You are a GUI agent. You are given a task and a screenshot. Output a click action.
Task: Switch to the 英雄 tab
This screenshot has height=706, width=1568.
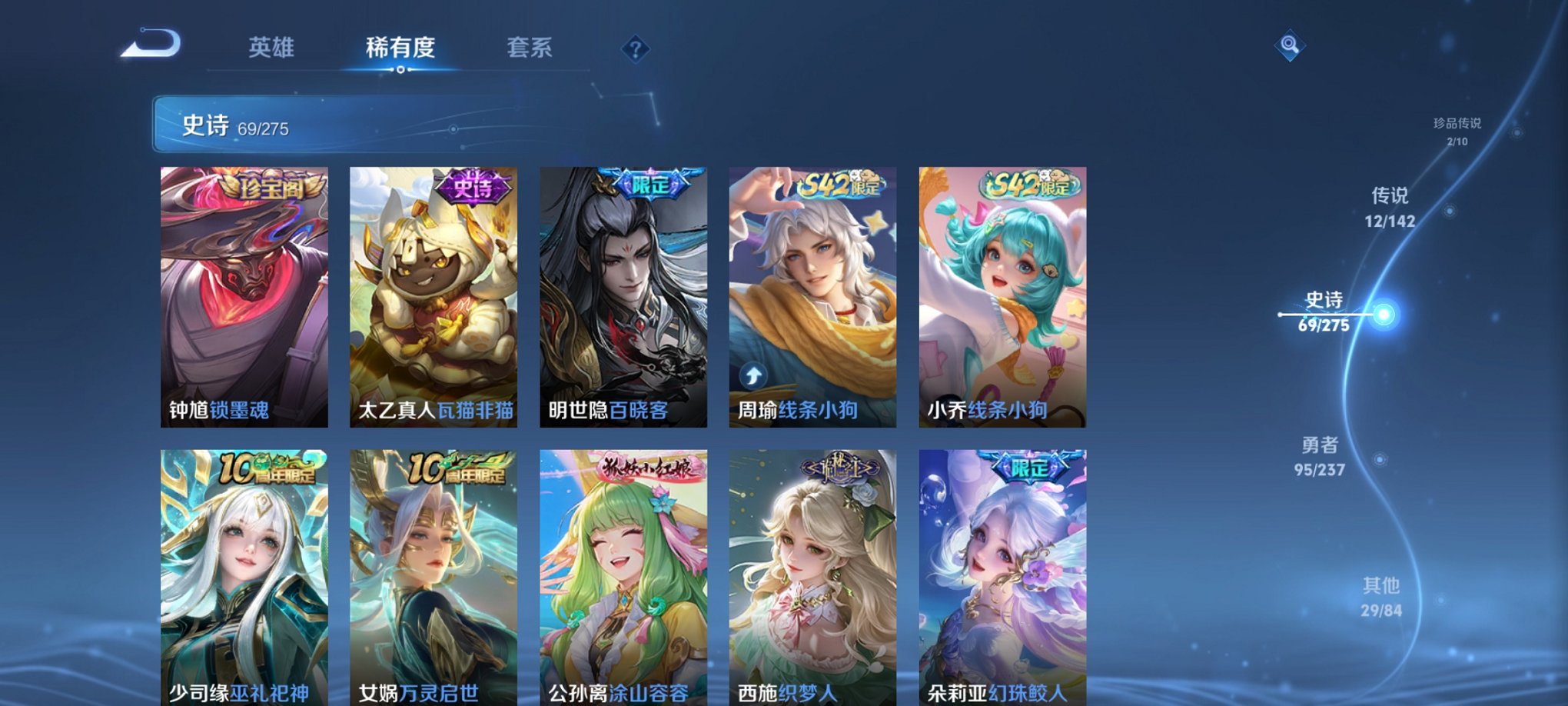(x=273, y=48)
